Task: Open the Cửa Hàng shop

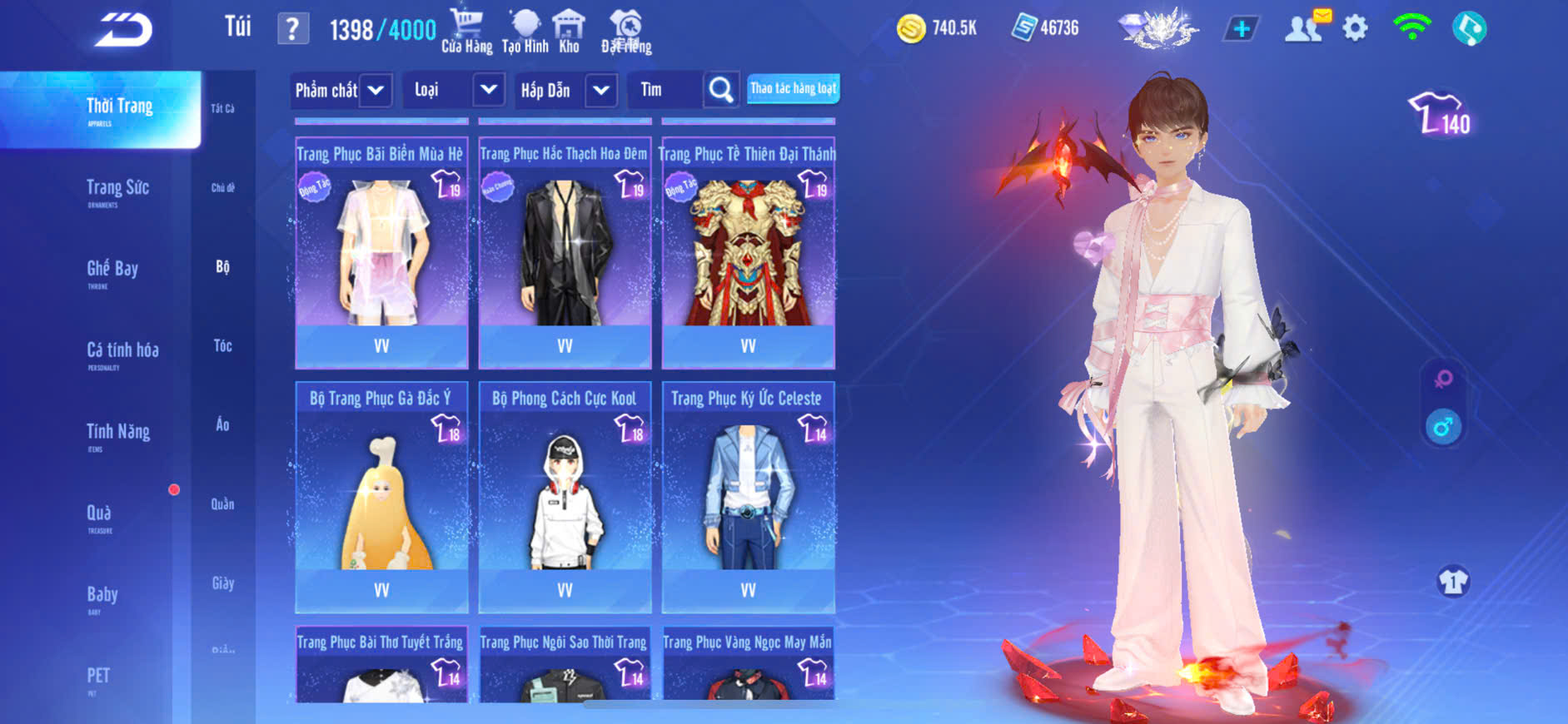Action: click(466, 31)
